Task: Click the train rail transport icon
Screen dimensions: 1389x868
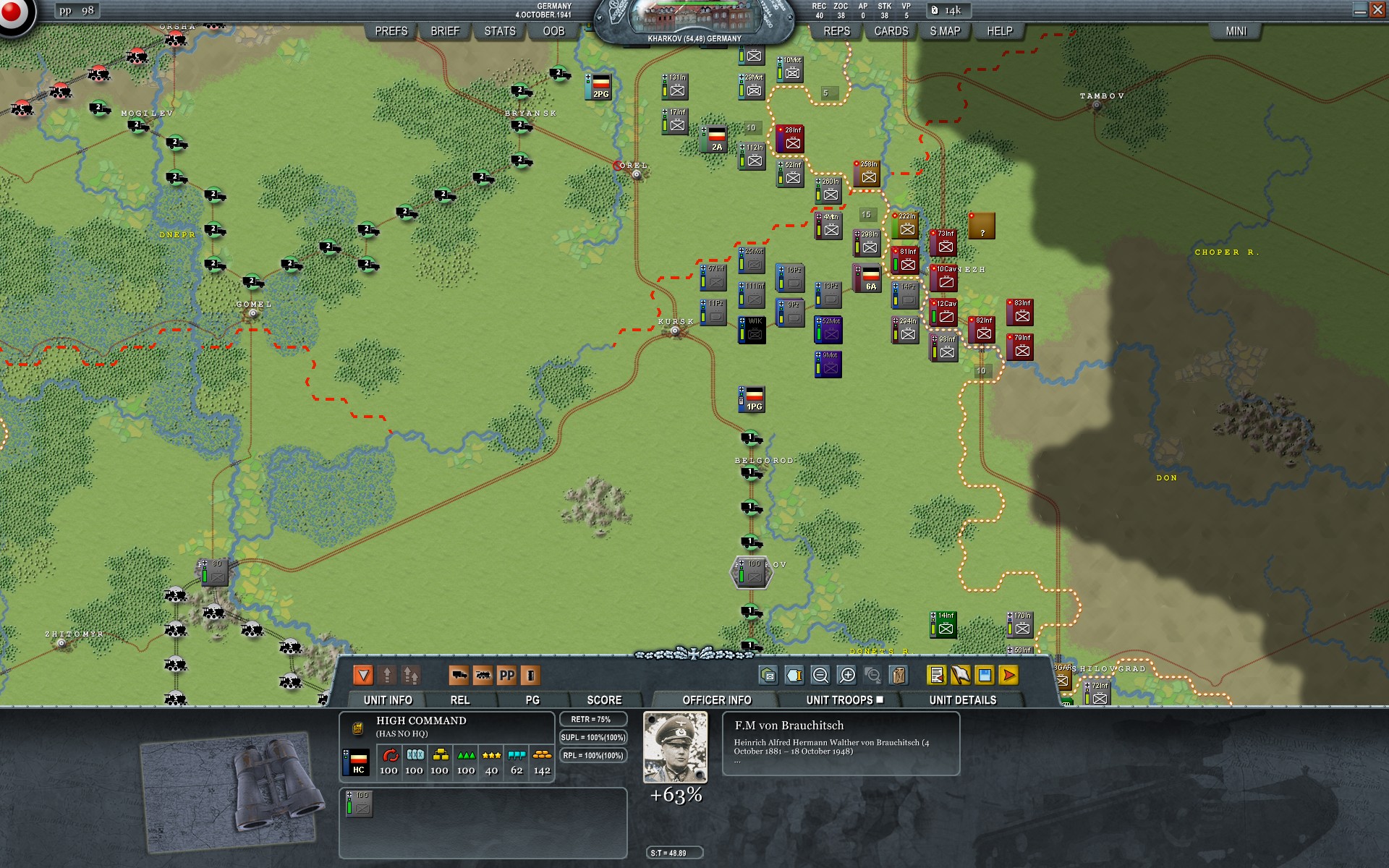Action: tap(483, 675)
